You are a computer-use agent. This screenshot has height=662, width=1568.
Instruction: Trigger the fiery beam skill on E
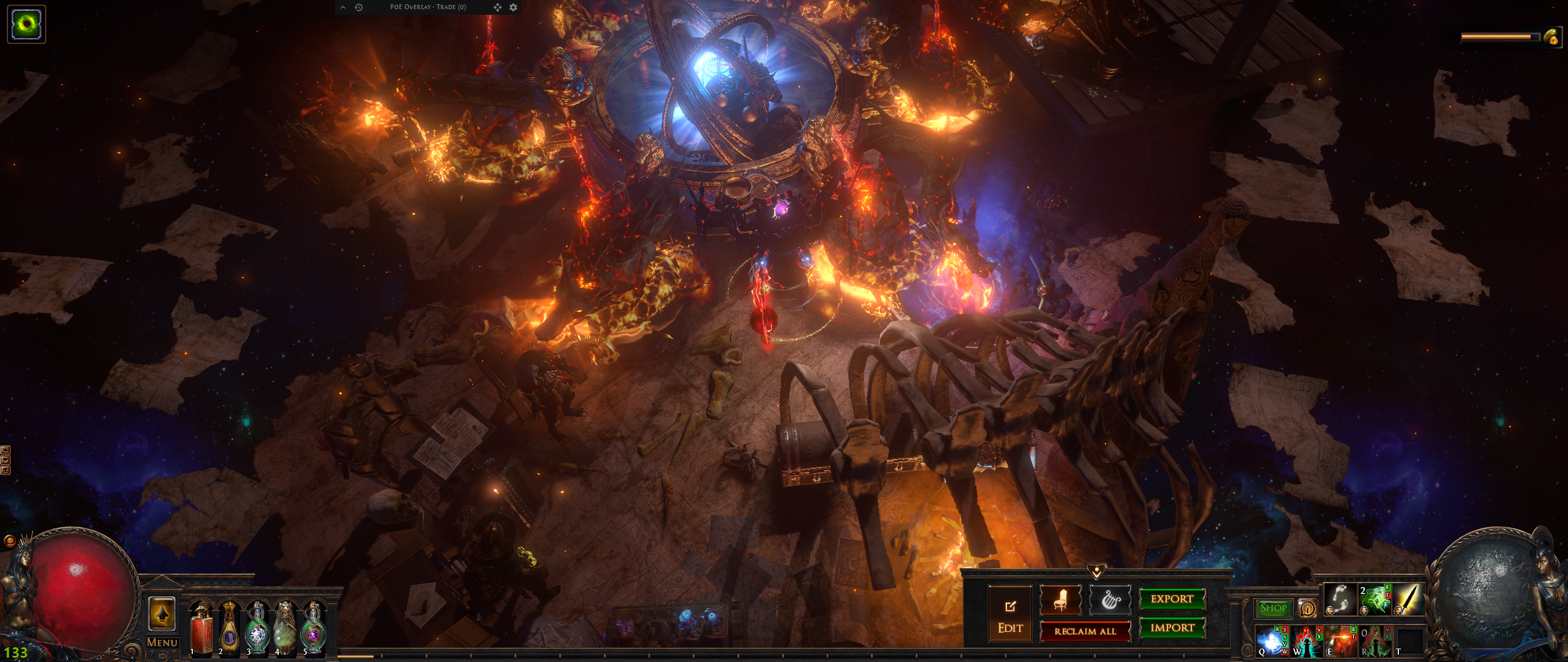tap(1340, 641)
